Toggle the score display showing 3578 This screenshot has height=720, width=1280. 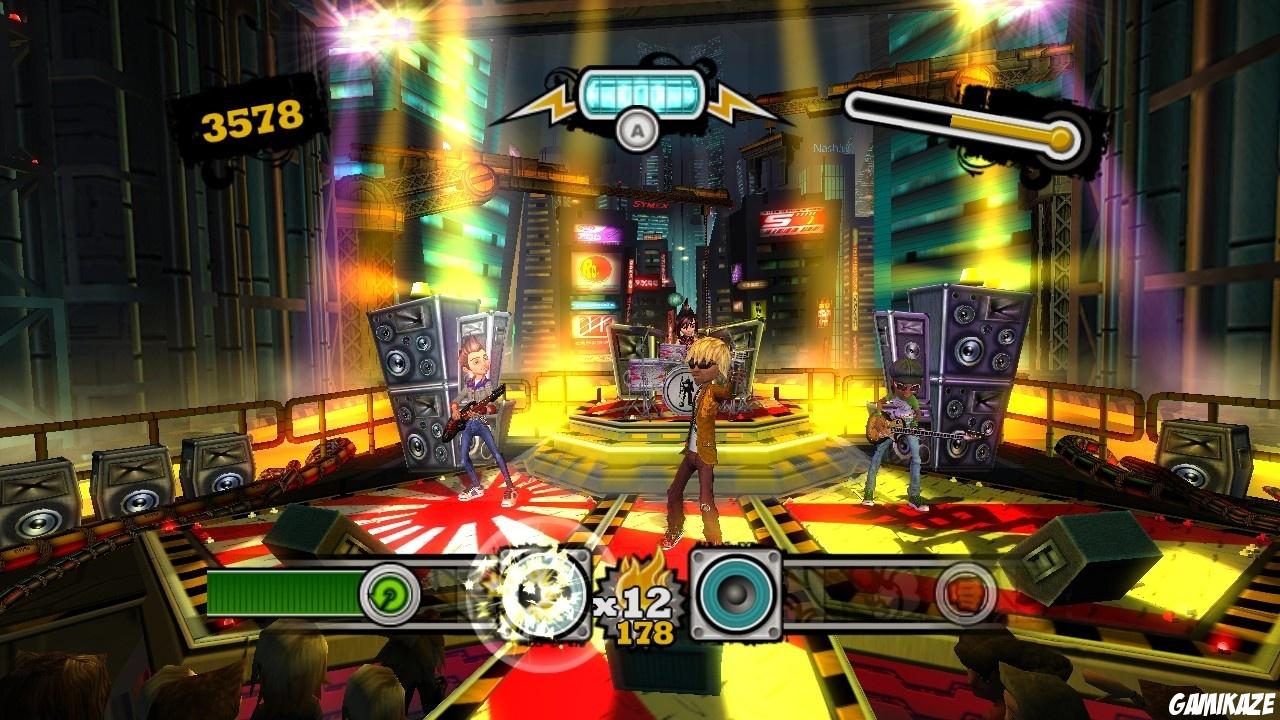pyautogui.click(x=249, y=120)
